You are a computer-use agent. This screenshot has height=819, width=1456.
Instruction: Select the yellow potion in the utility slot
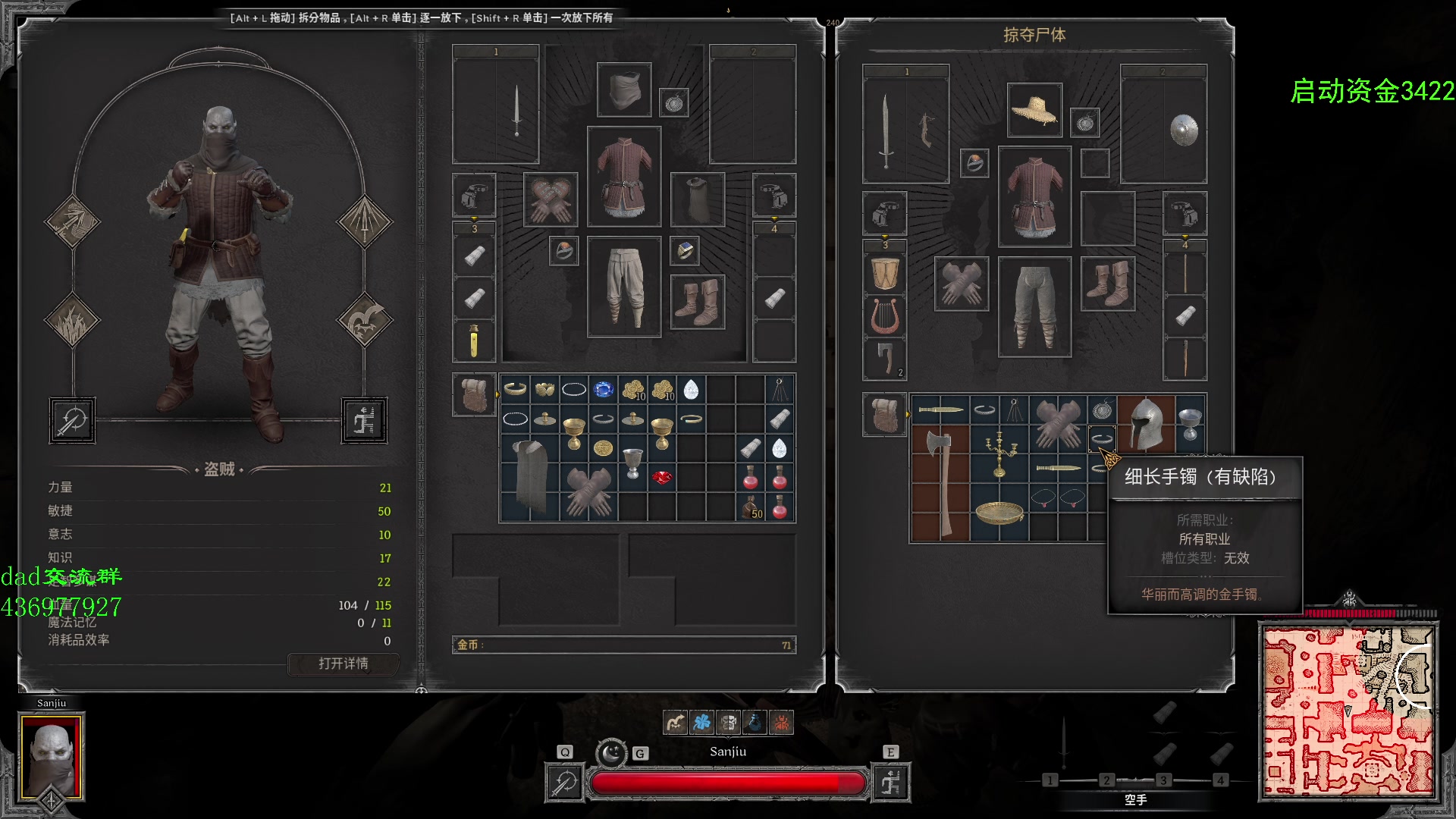pos(474,340)
